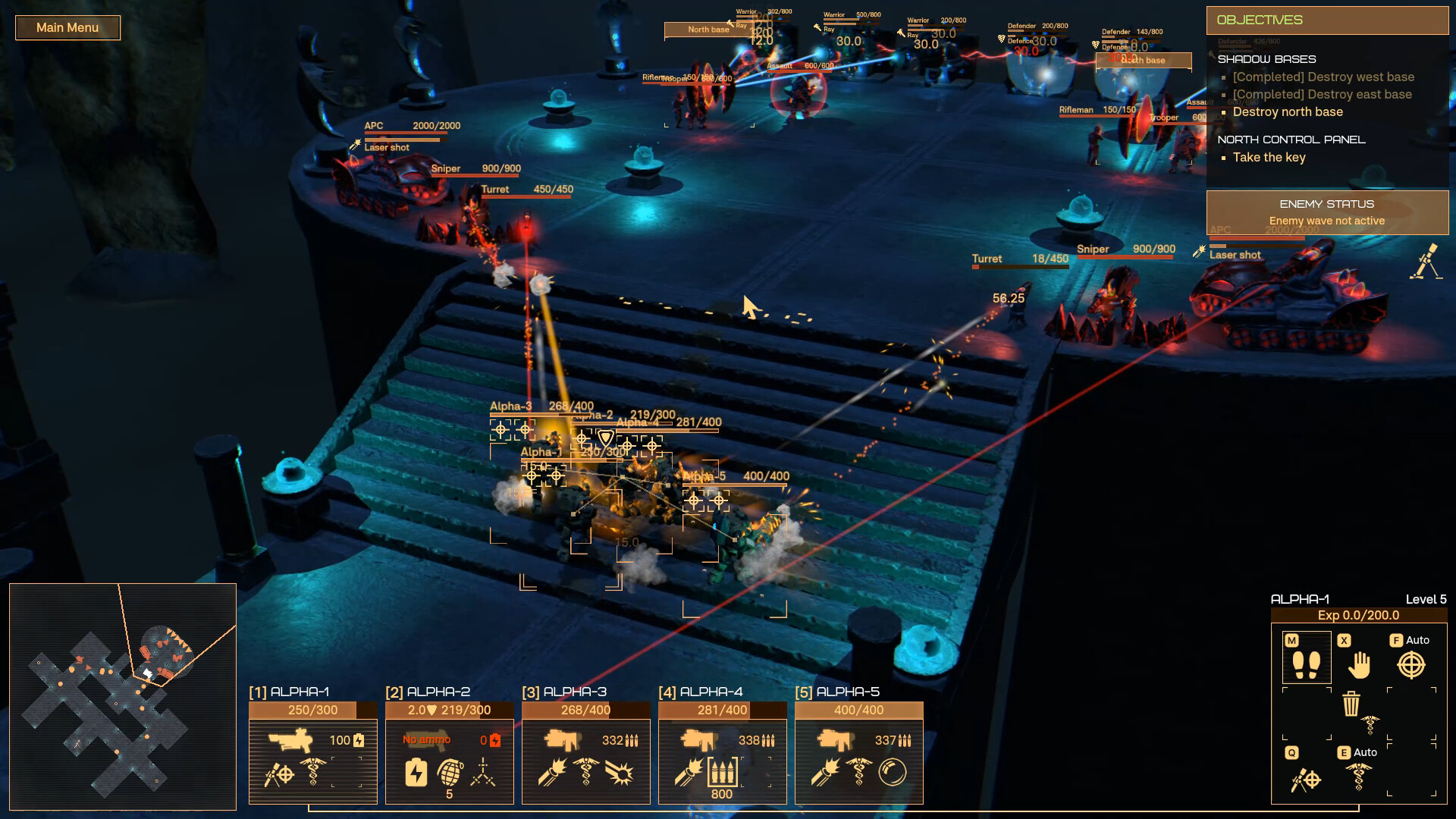Enable auto mode for the attack reticle
1456x819 pixels.
click(1411, 665)
